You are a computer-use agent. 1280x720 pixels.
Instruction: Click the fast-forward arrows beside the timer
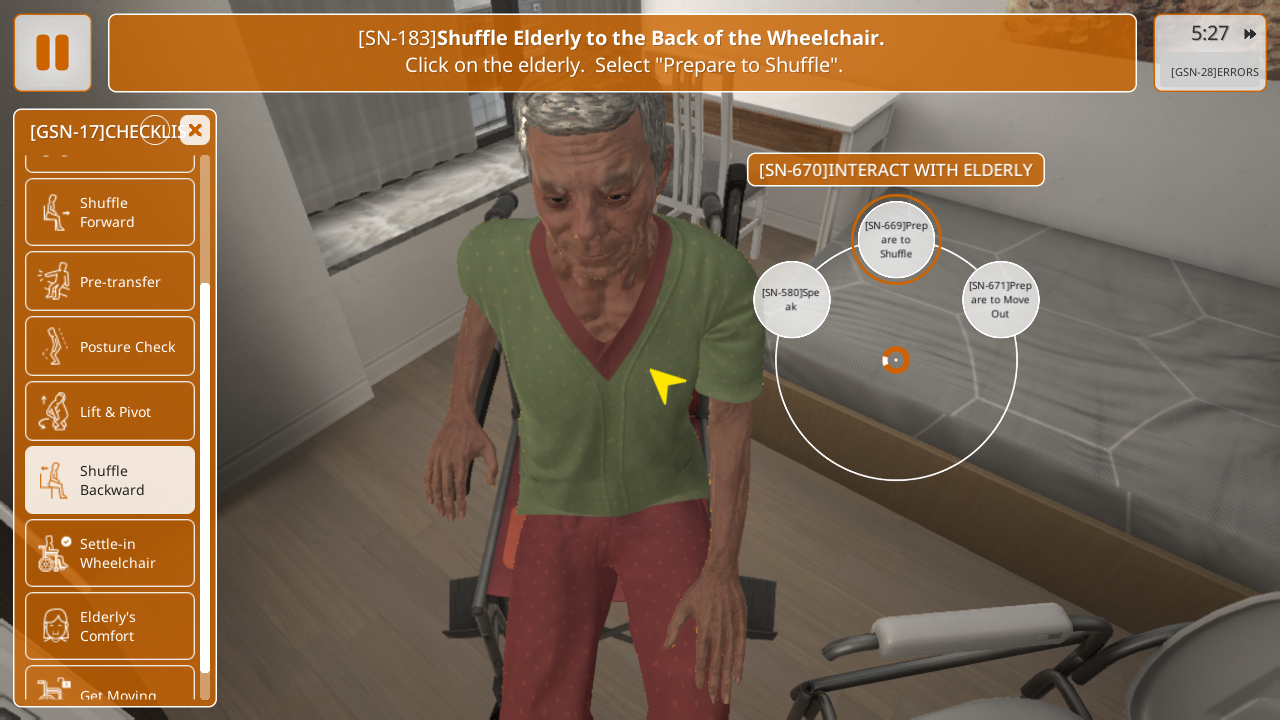[x=1250, y=34]
